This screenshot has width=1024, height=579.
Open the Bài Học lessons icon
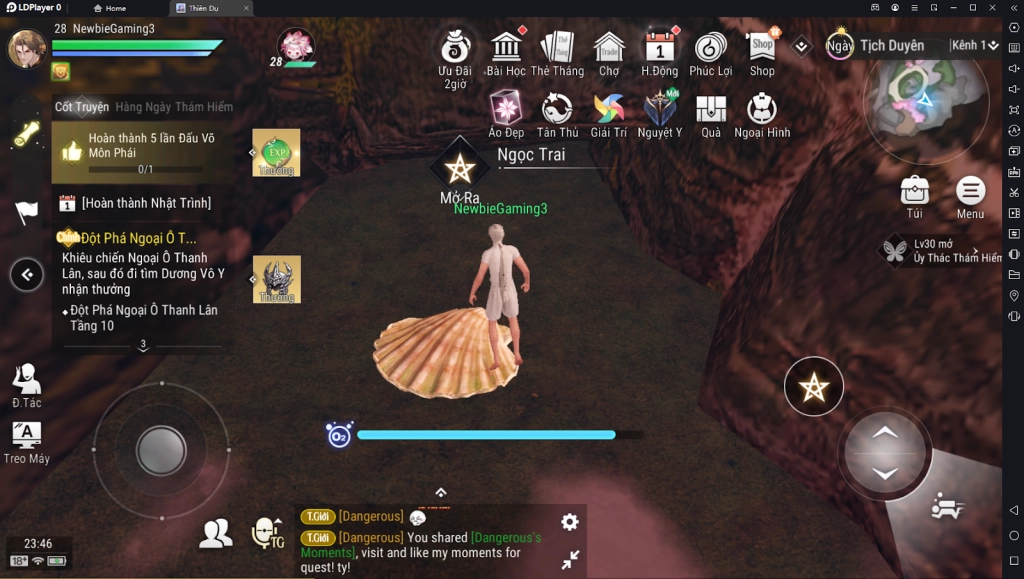coord(506,48)
